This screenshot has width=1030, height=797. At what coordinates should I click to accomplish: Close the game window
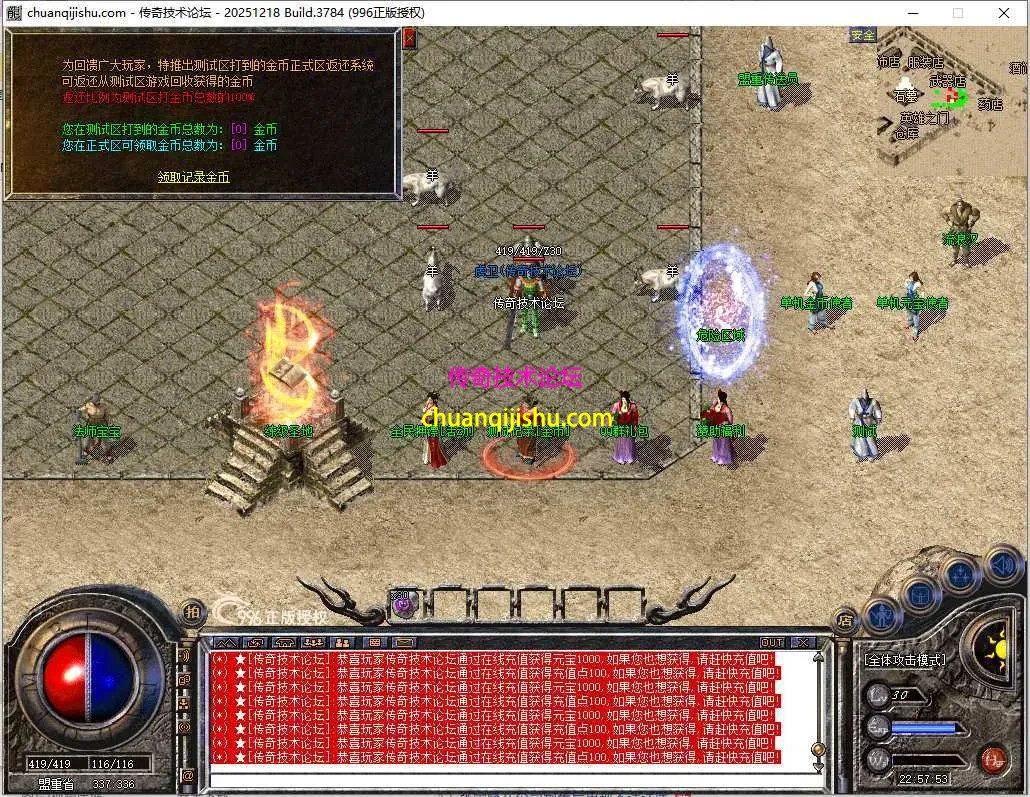coord(1003,13)
